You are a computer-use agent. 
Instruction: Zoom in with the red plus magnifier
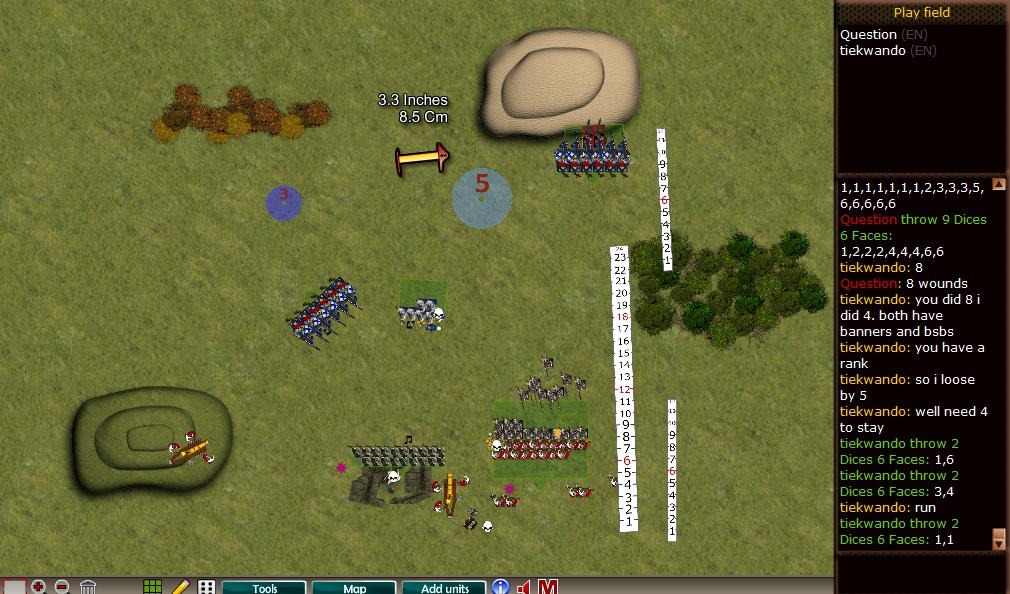[39, 587]
